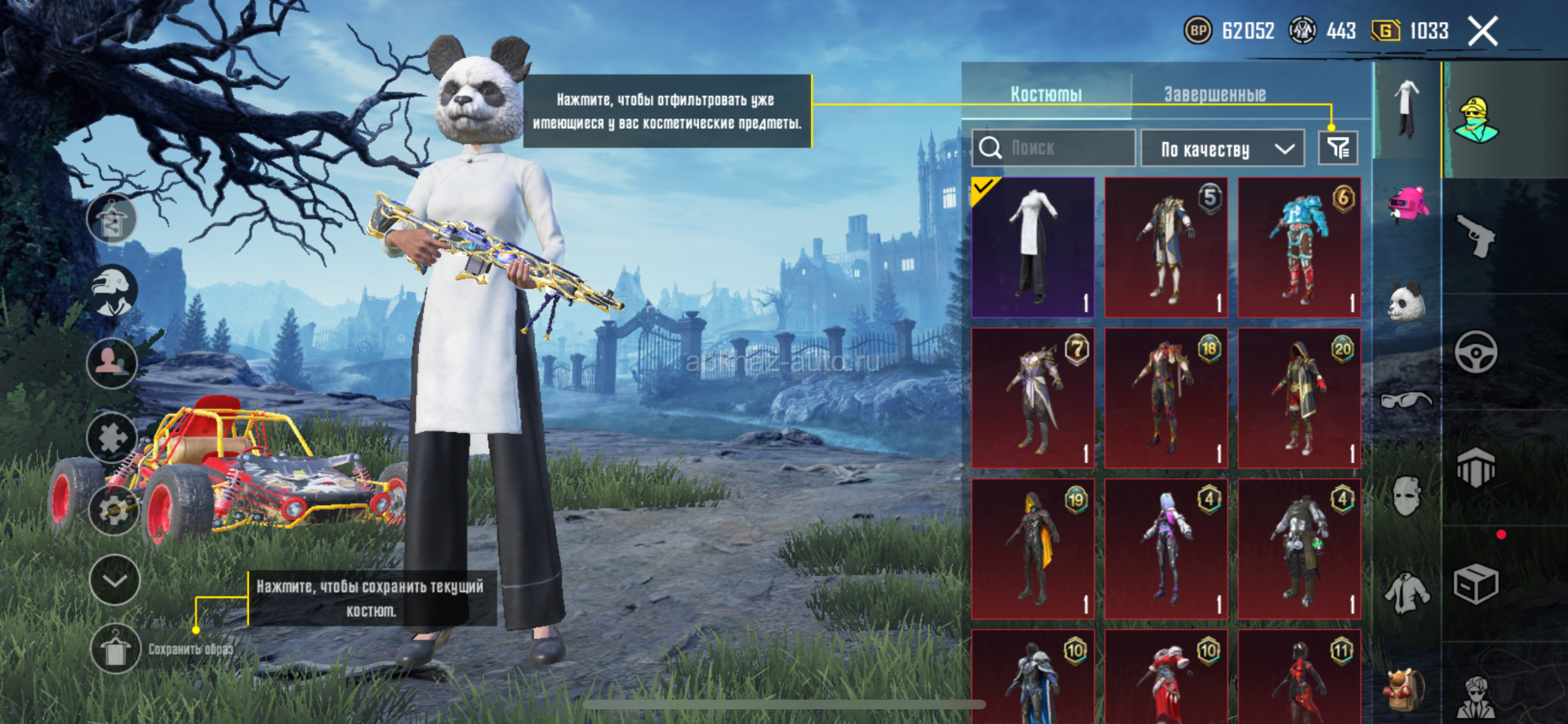Open the Завершенные tab
1568x724 pixels.
pos(1214,94)
